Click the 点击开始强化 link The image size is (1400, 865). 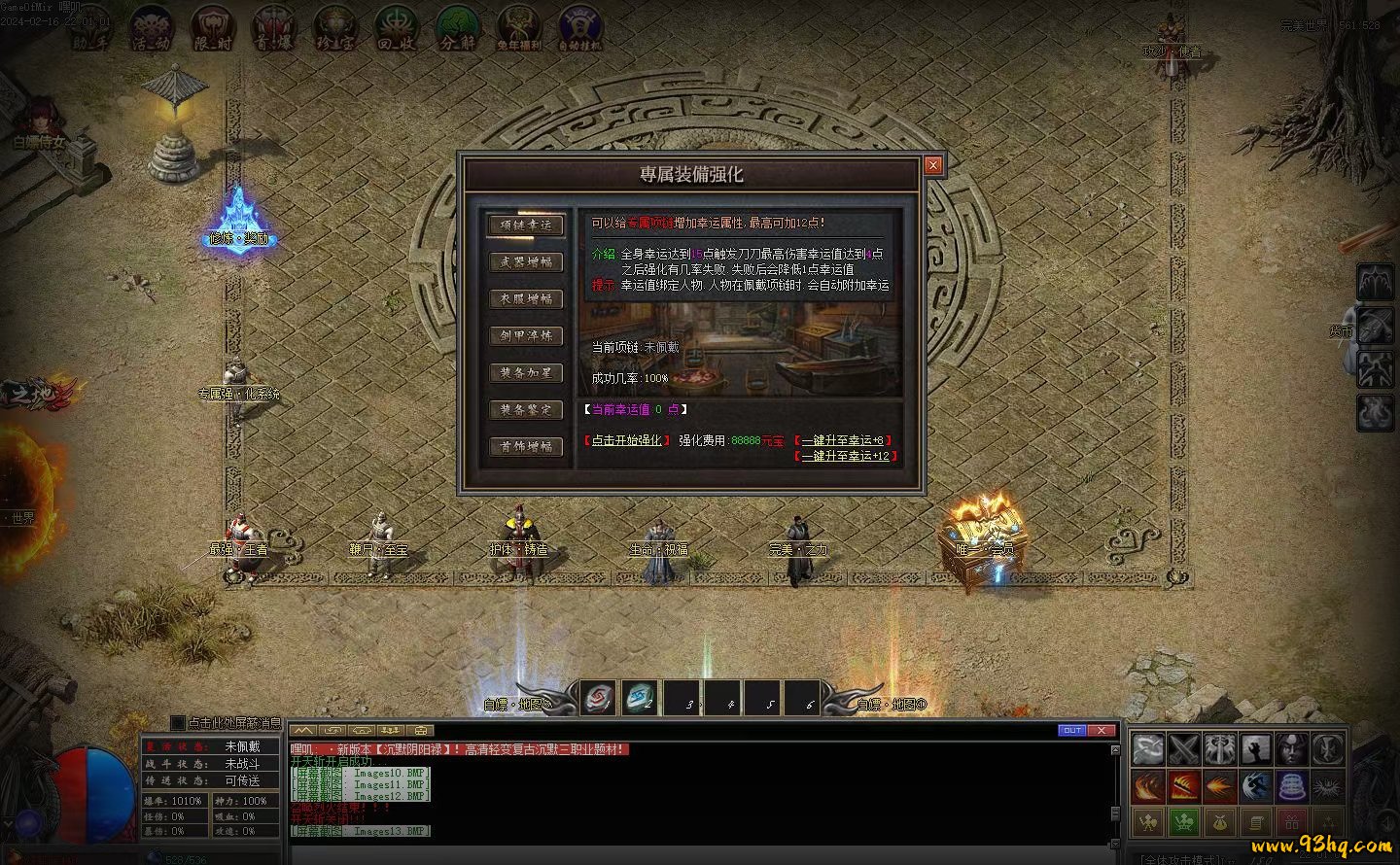click(626, 440)
